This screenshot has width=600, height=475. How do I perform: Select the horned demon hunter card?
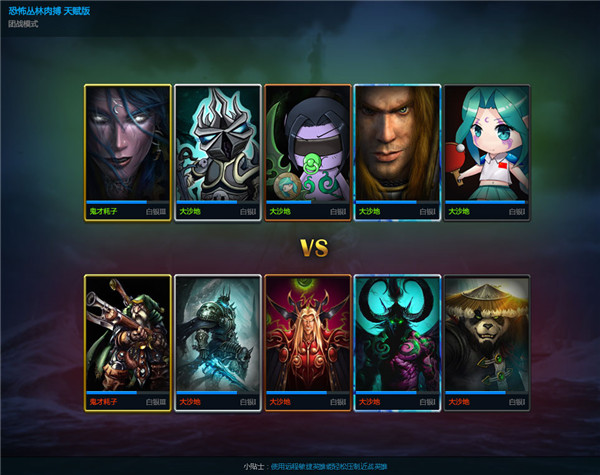pos(397,335)
